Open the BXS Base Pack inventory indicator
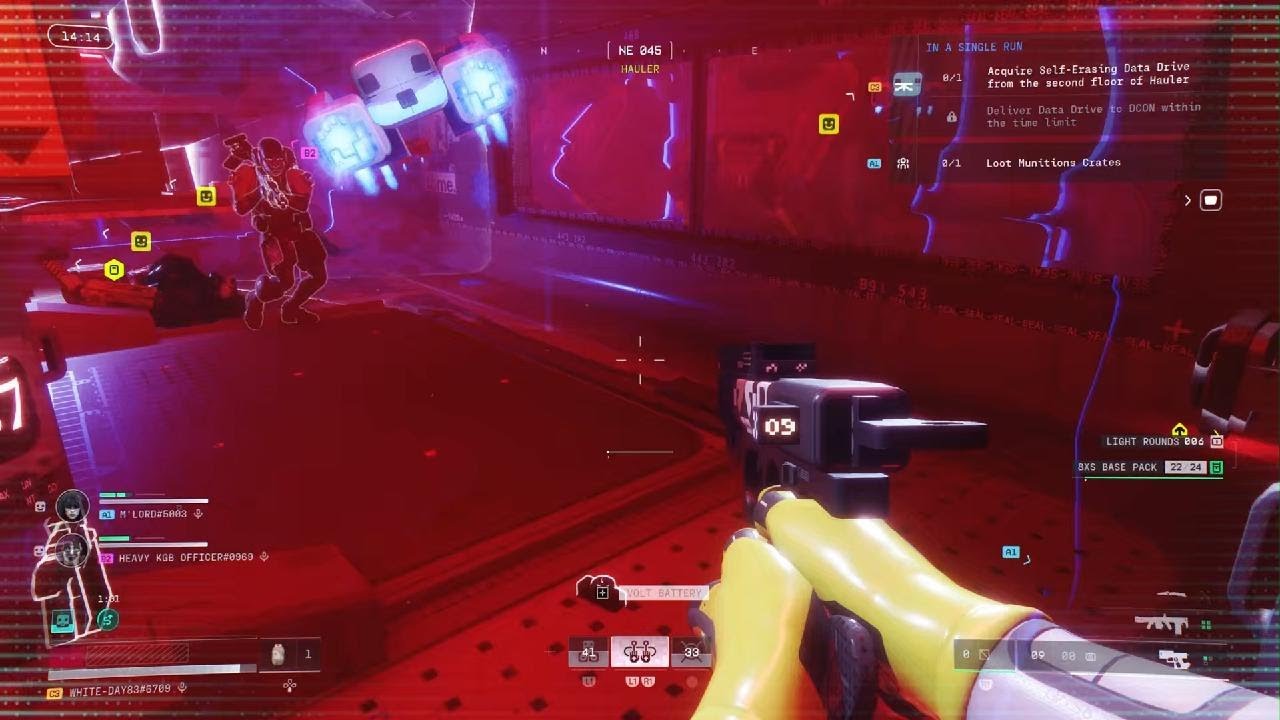1280x720 pixels. point(1150,467)
